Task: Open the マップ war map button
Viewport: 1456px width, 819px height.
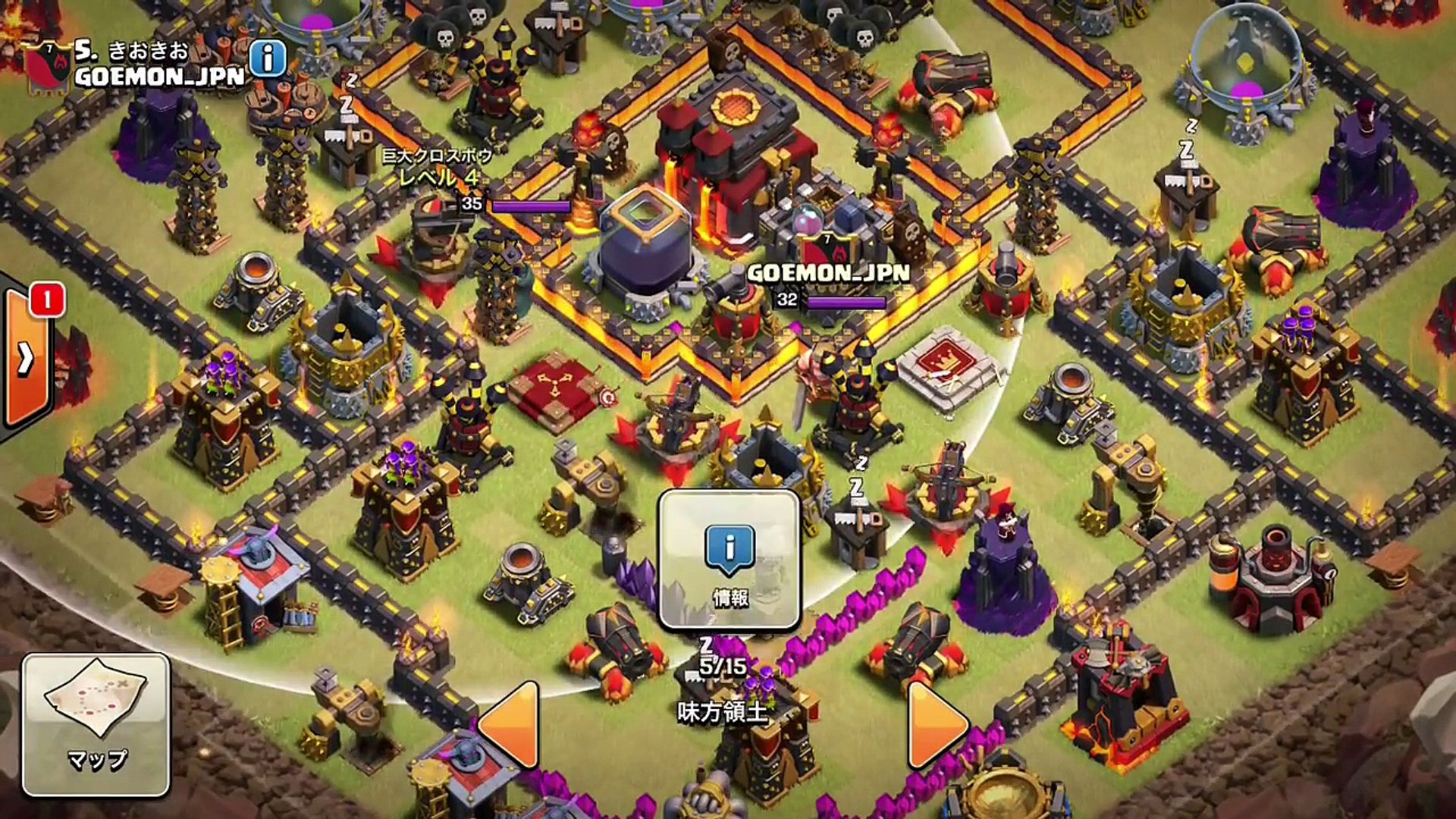Action: (x=96, y=725)
